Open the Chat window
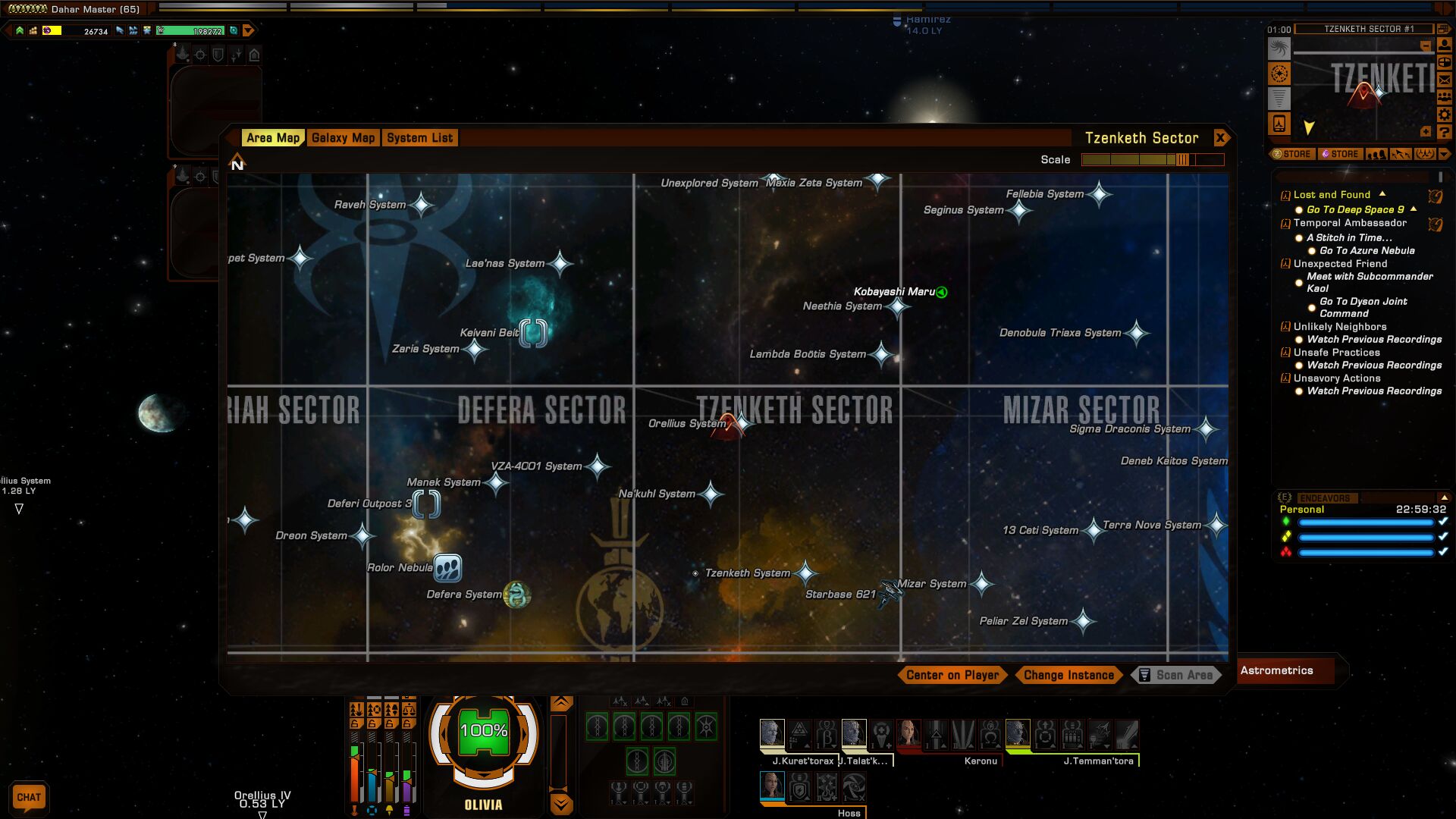The image size is (1456, 819). tap(29, 797)
